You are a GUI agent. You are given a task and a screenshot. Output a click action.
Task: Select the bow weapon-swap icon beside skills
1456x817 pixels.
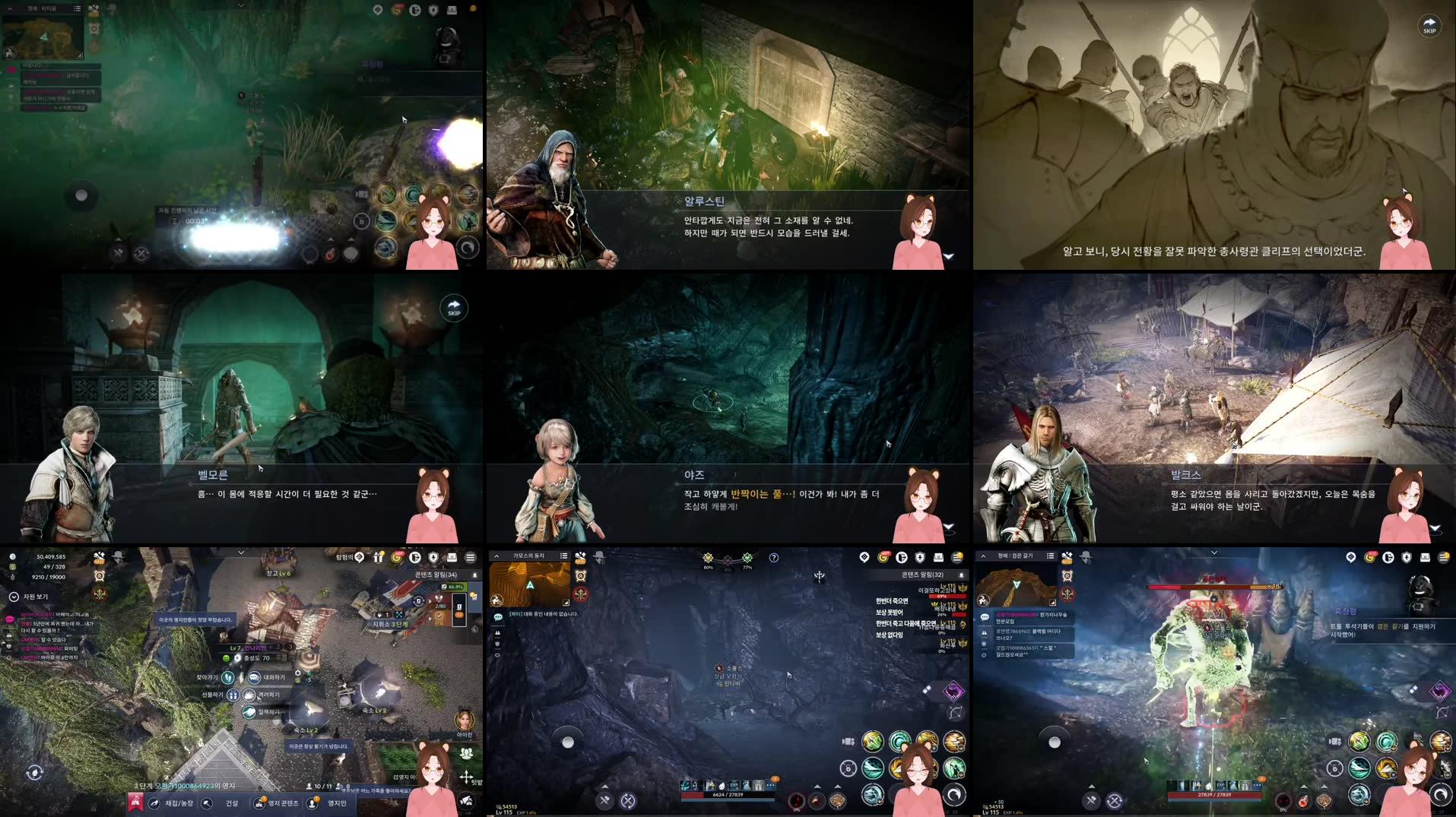pyautogui.click(x=954, y=712)
